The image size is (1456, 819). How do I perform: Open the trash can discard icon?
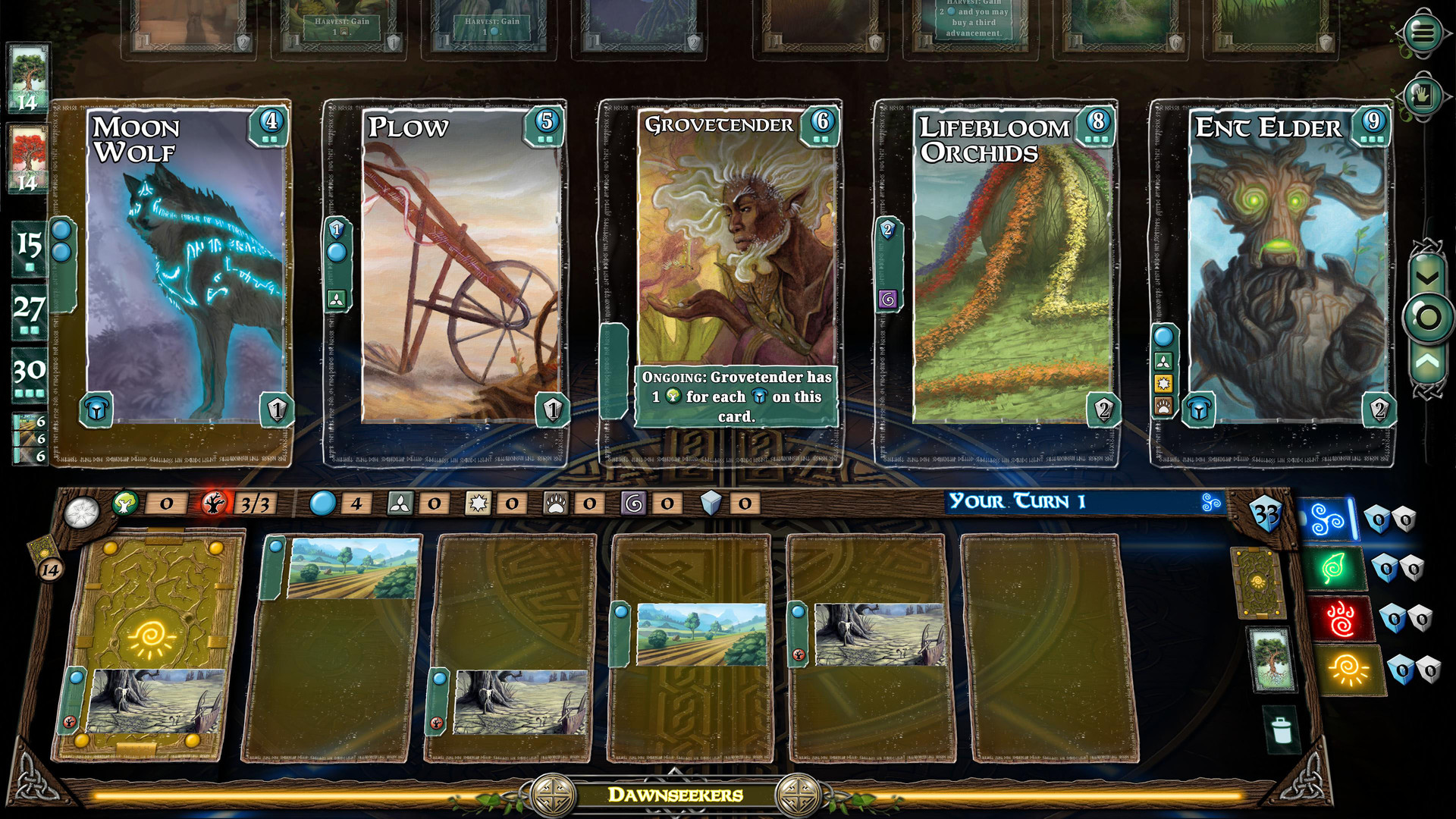[1281, 730]
